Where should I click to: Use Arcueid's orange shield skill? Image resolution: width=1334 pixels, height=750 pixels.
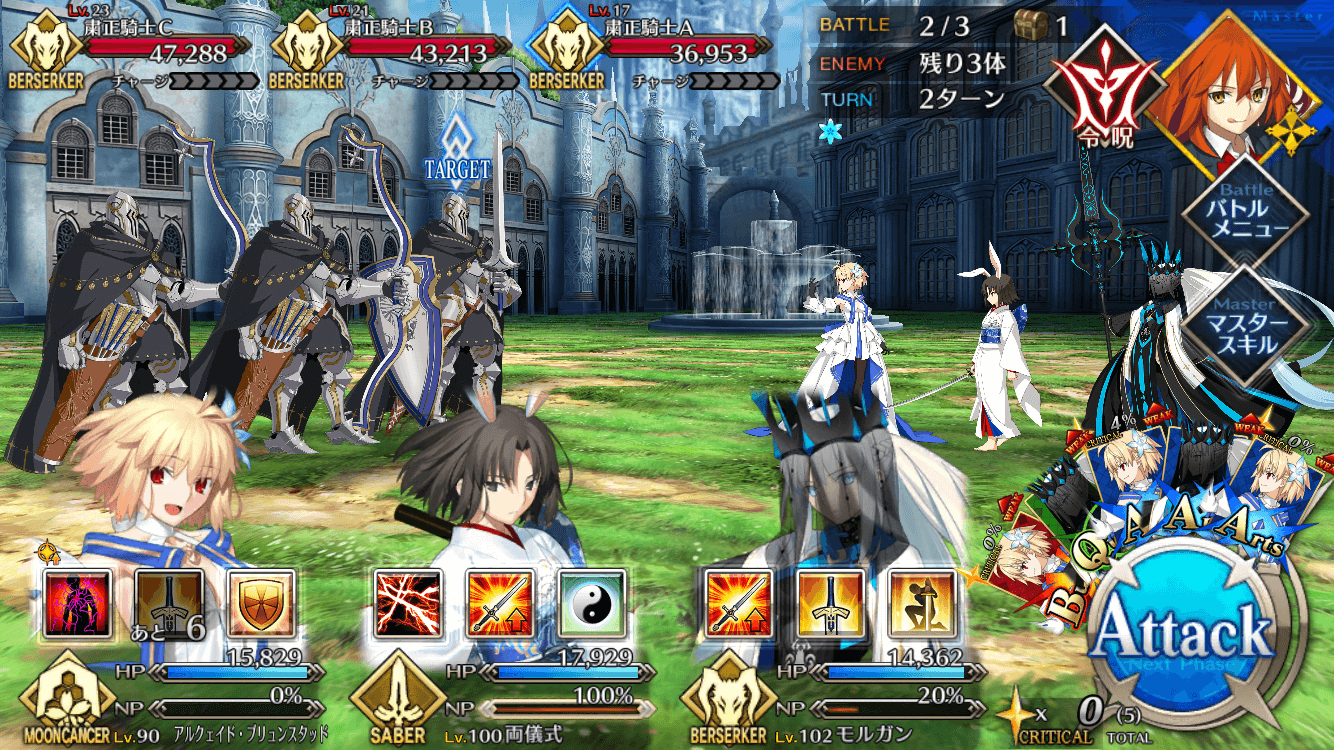(x=261, y=603)
